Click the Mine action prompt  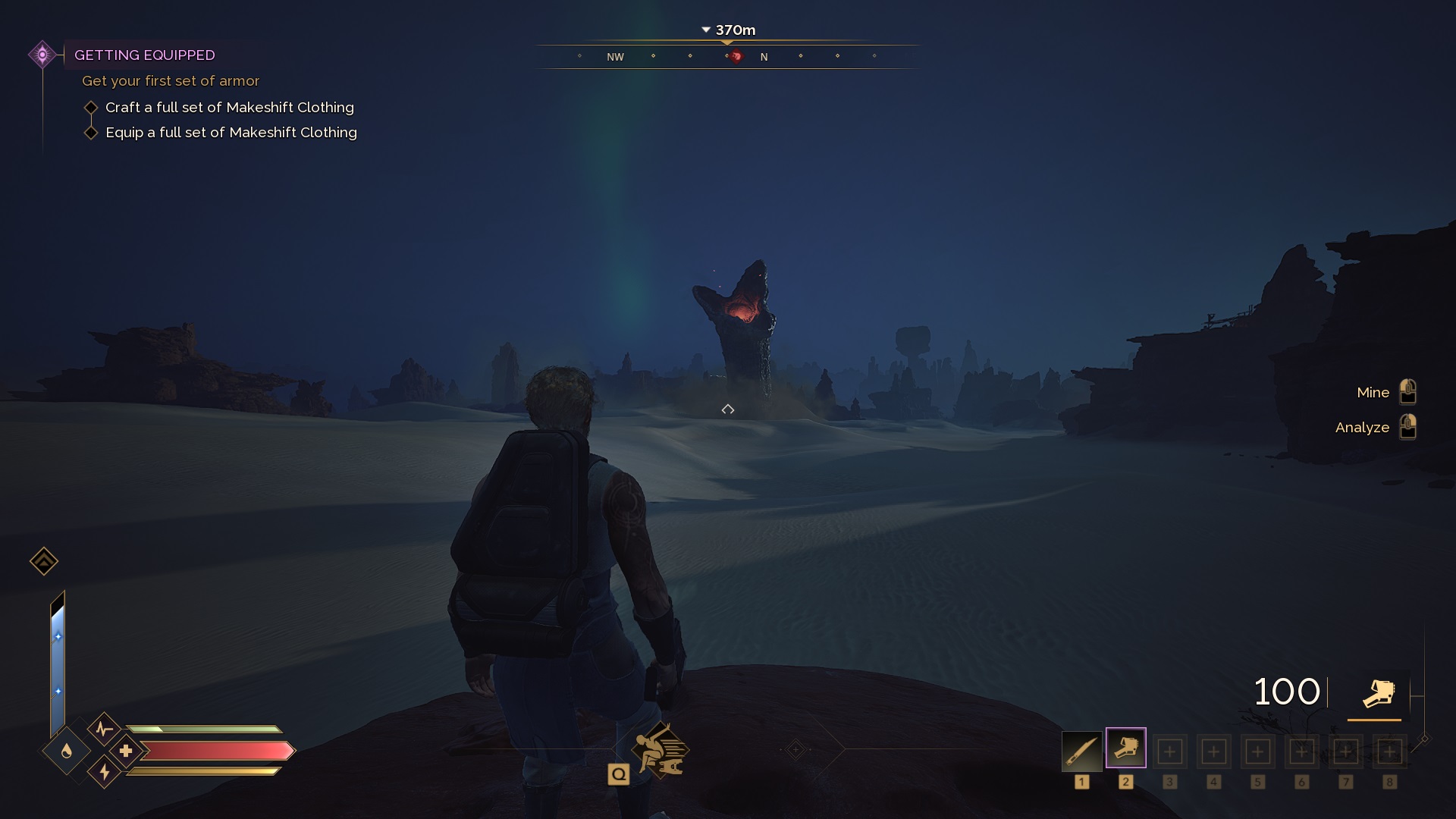[x=1373, y=392]
